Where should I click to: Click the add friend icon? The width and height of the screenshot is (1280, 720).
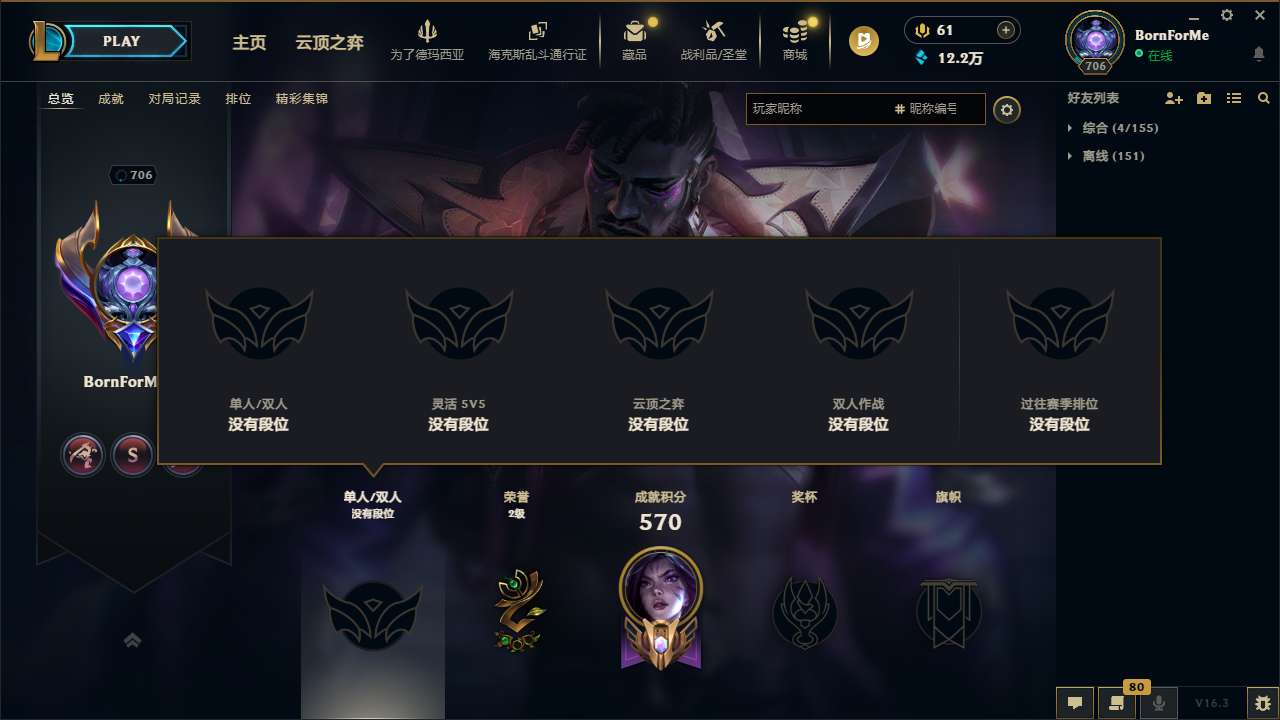(1172, 98)
